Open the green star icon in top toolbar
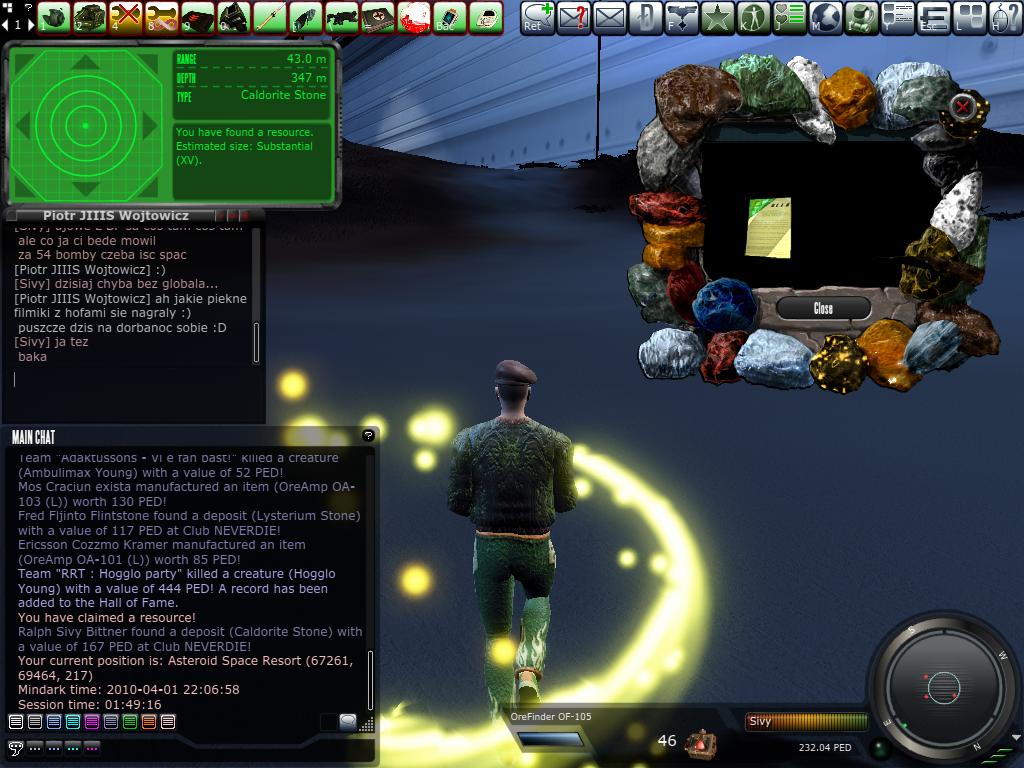This screenshot has height=768, width=1024. point(717,17)
